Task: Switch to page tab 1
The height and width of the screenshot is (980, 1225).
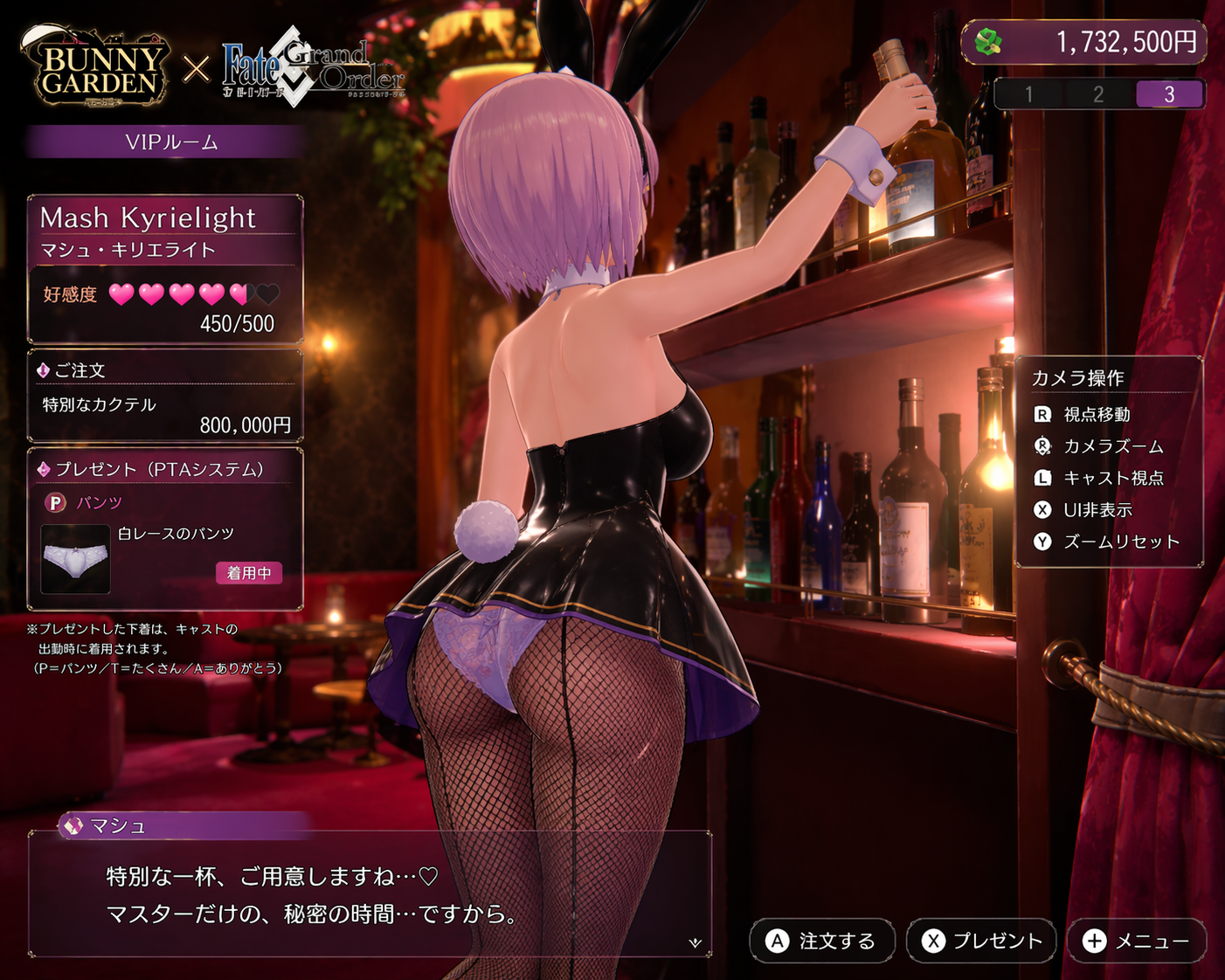Action: 1029,94
